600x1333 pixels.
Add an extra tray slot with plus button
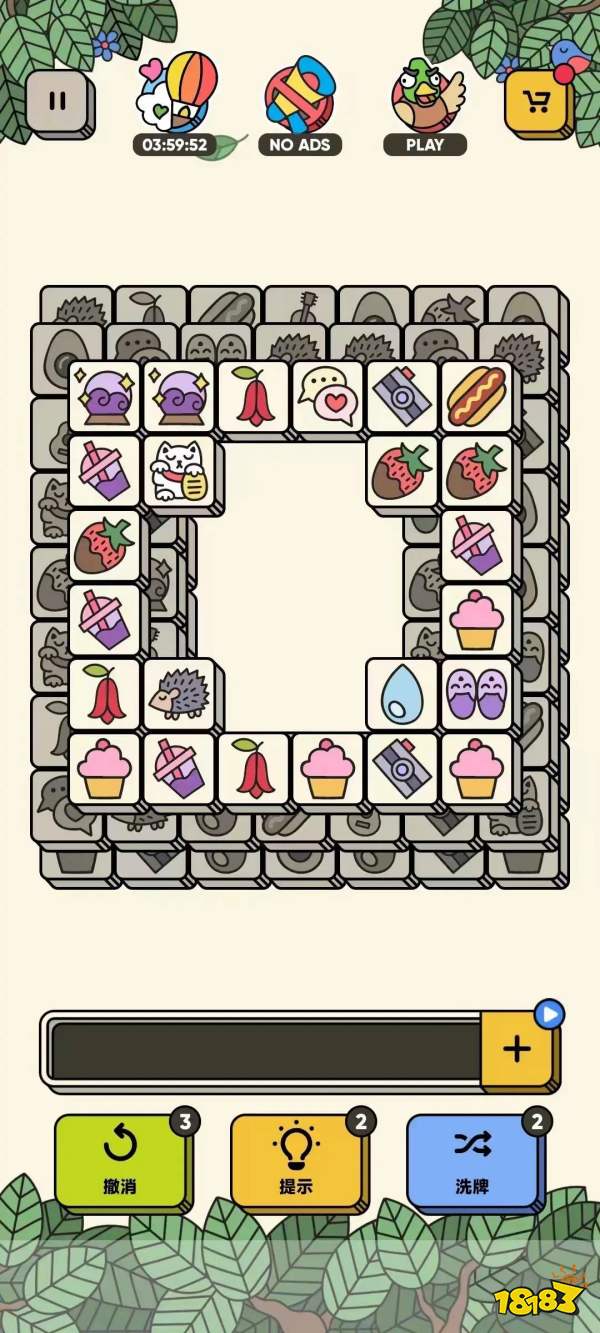516,1049
